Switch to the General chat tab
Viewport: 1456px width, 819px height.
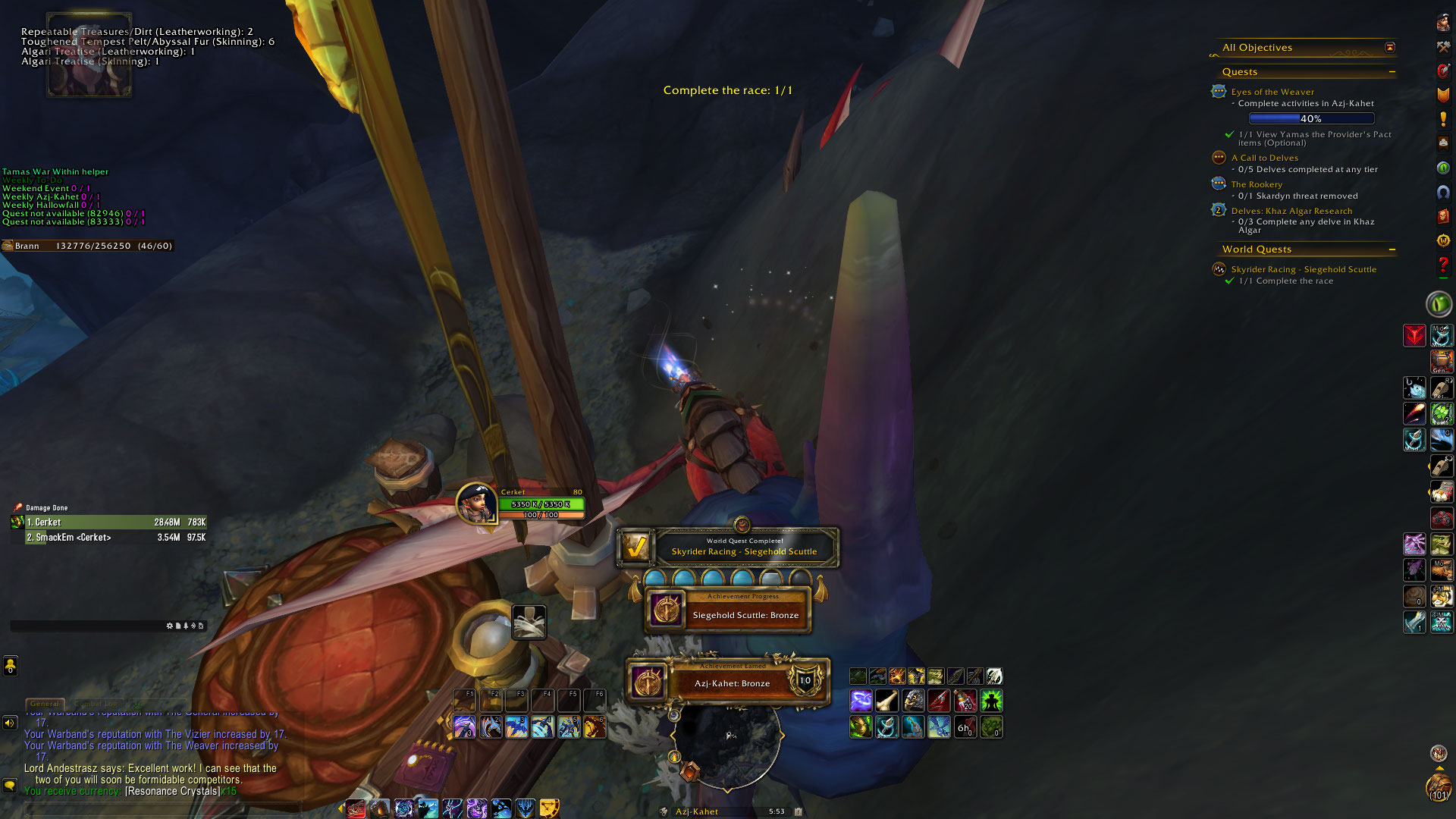[x=45, y=704]
